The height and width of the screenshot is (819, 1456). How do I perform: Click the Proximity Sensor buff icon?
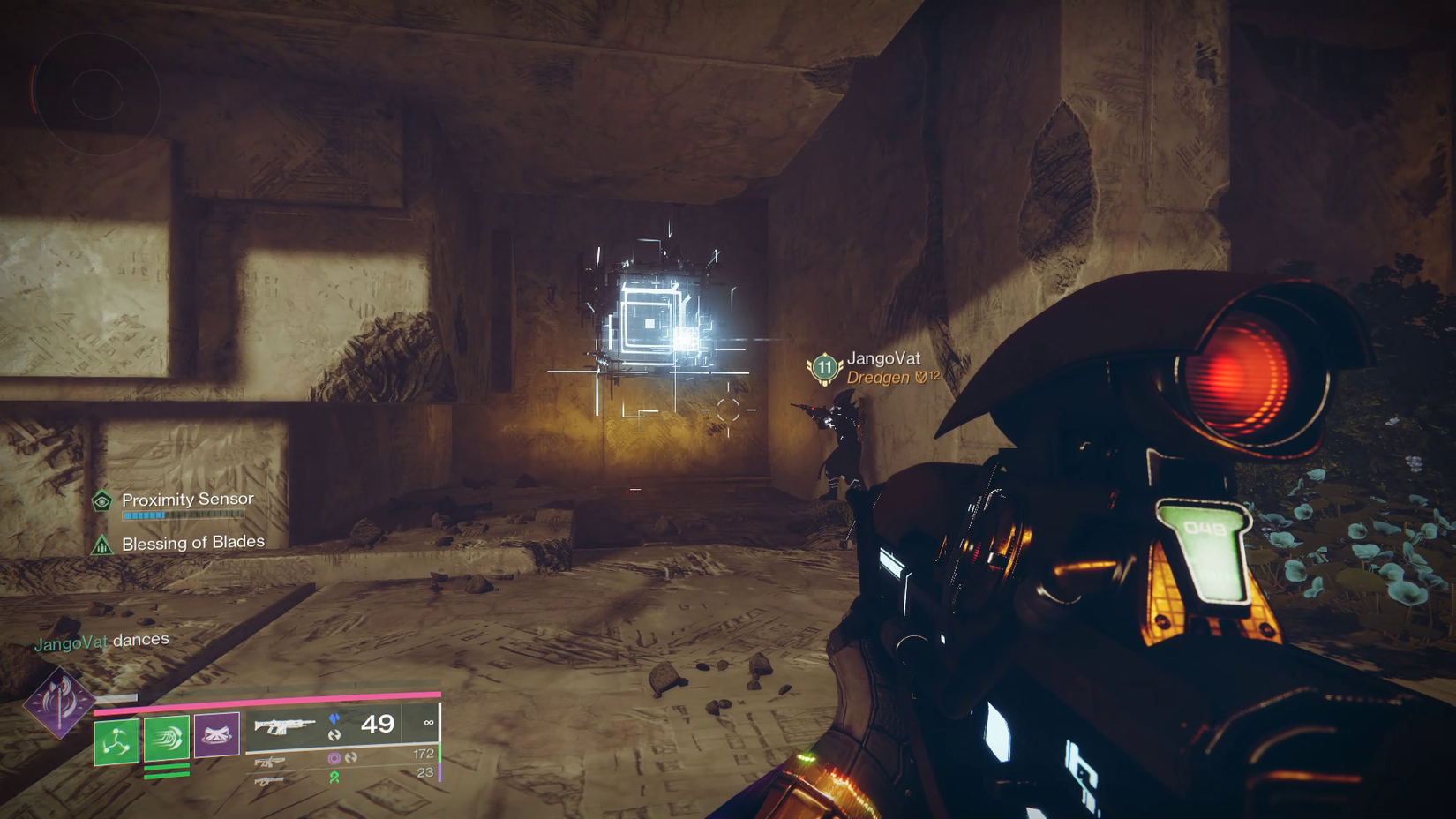coord(103,500)
